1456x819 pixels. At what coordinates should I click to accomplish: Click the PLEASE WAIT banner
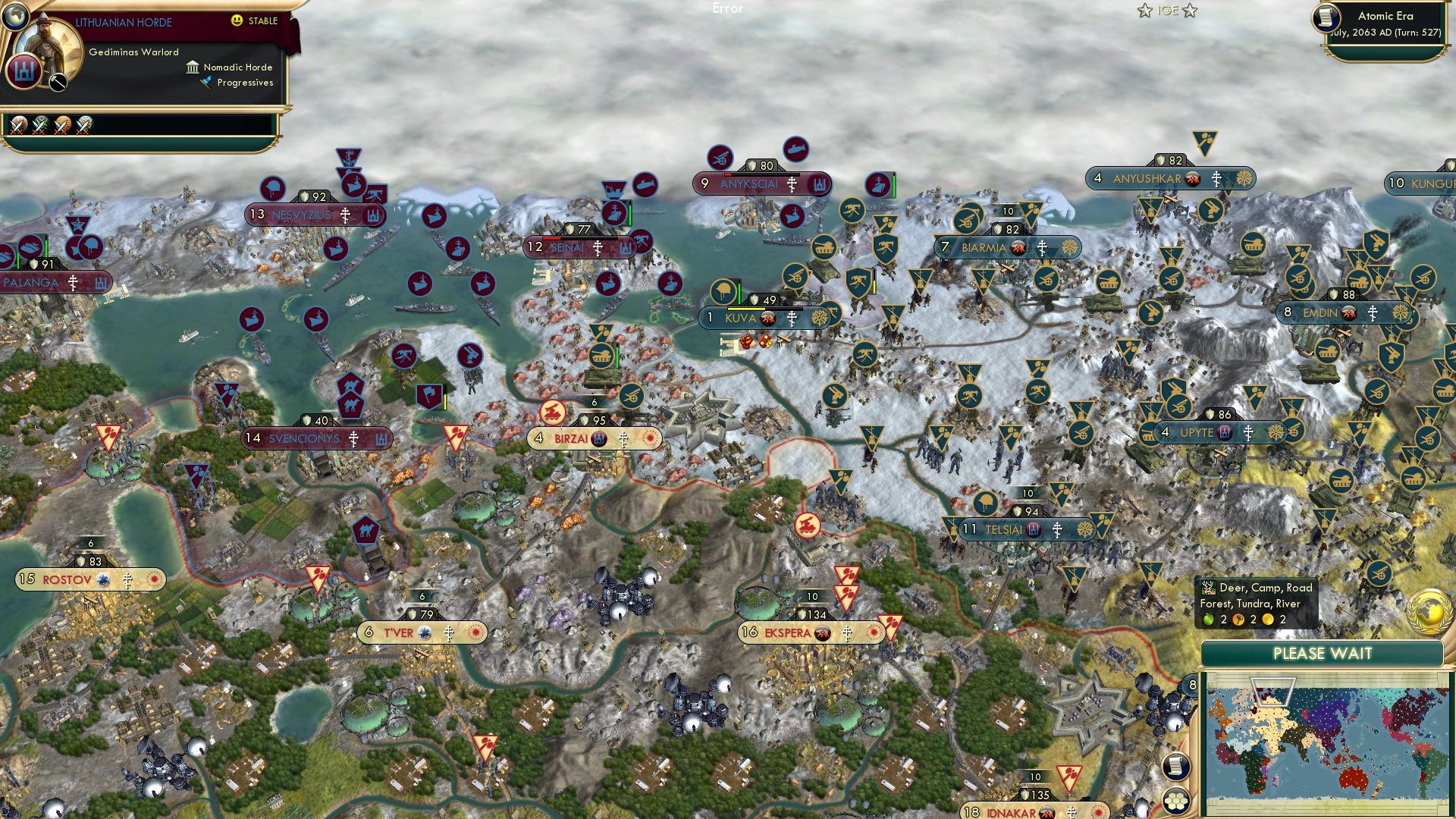pyautogui.click(x=1323, y=653)
